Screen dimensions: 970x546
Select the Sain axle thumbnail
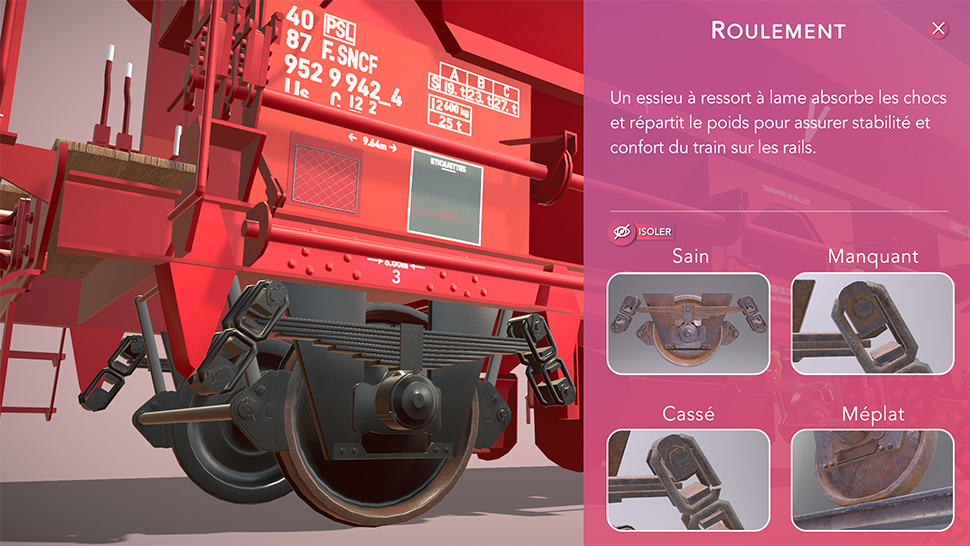(x=688, y=323)
